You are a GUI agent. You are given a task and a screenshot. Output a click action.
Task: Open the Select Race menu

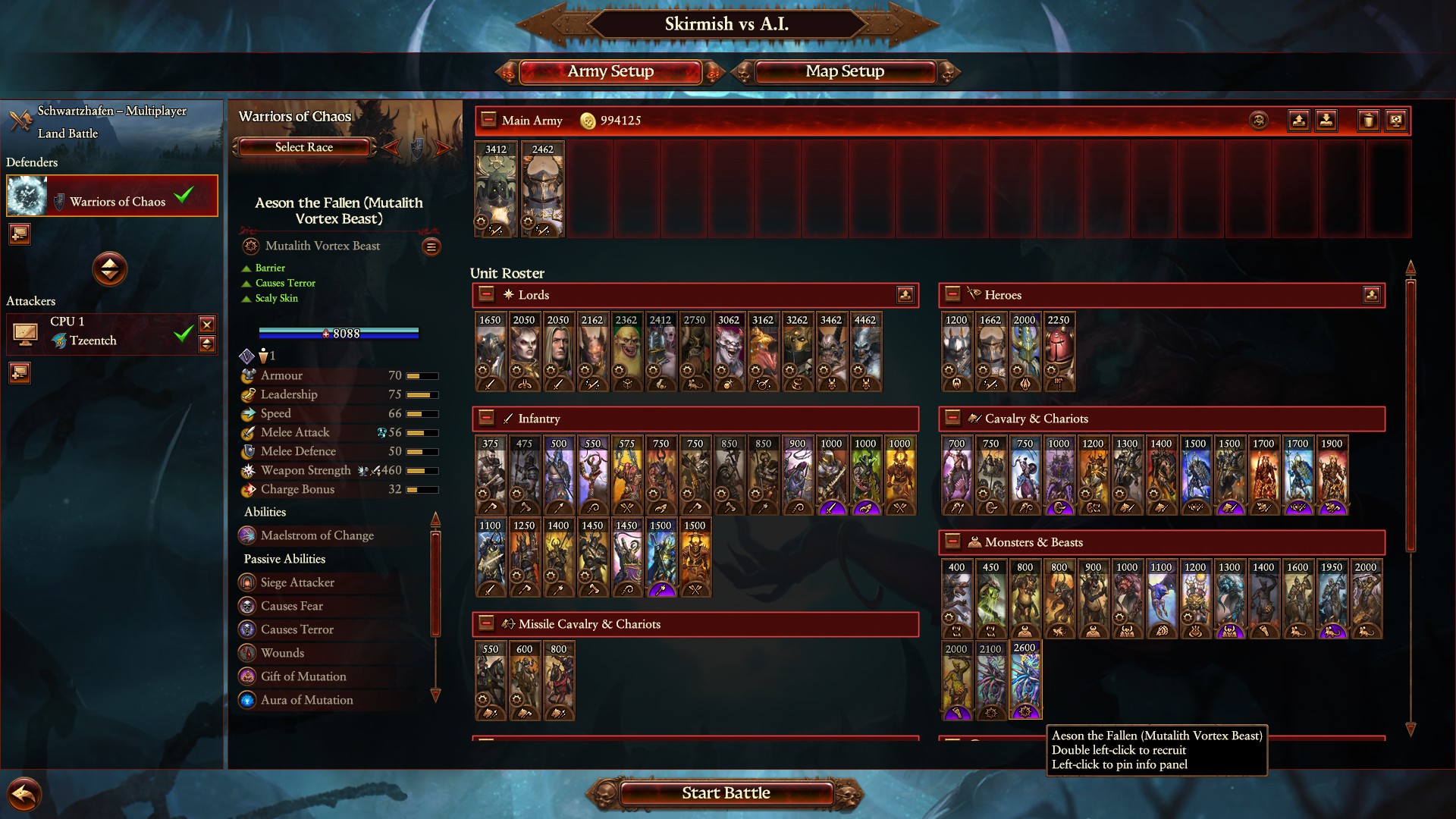(x=303, y=147)
